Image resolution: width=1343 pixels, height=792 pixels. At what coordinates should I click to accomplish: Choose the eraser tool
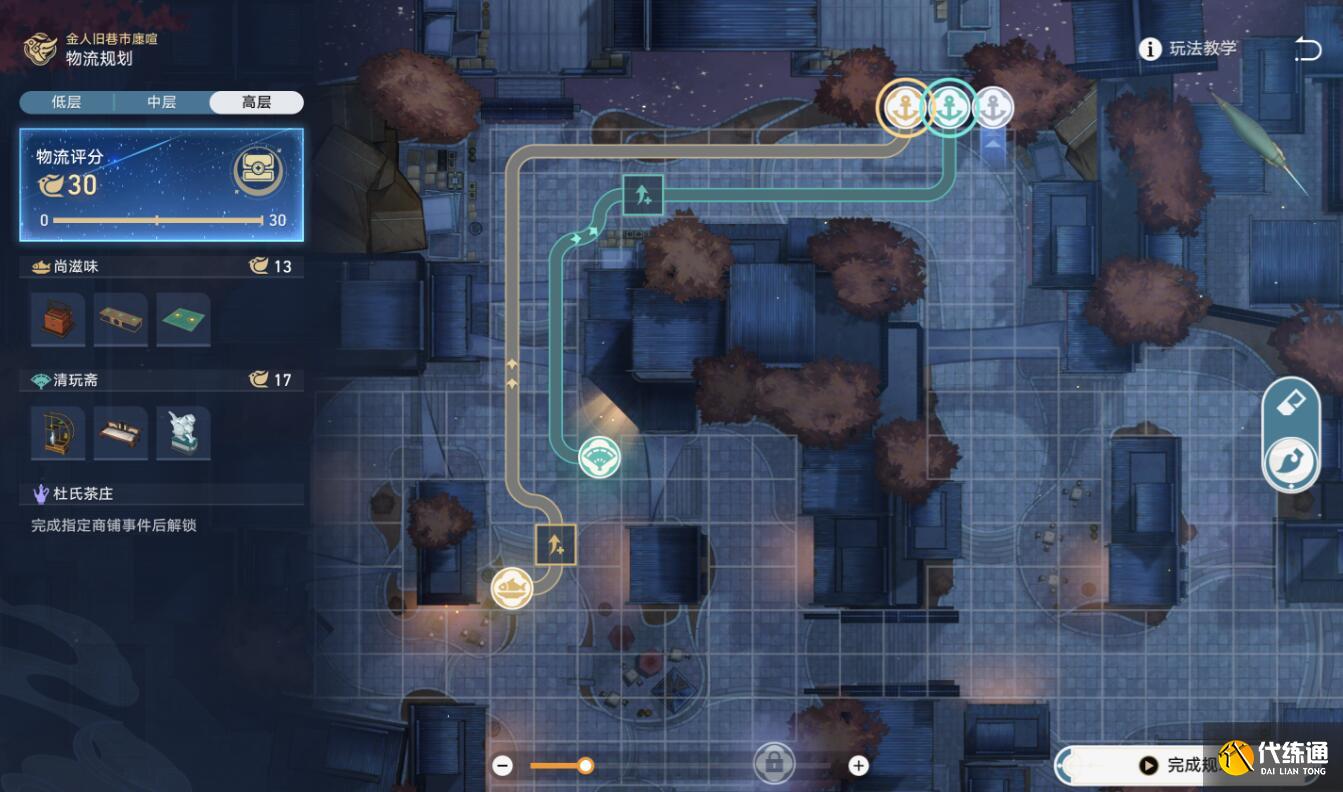point(1290,404)
